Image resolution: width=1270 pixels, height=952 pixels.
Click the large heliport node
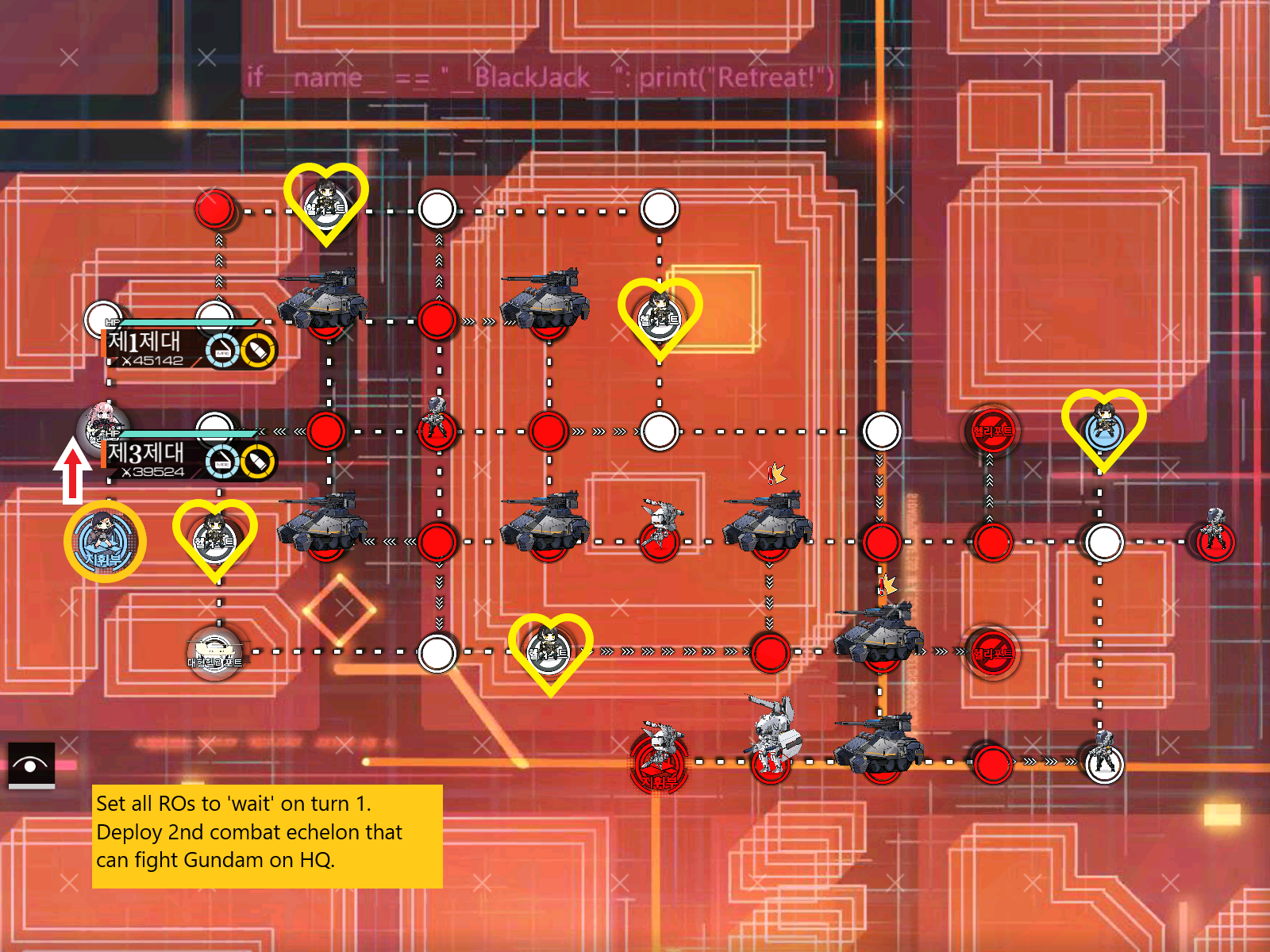(214, 651)
